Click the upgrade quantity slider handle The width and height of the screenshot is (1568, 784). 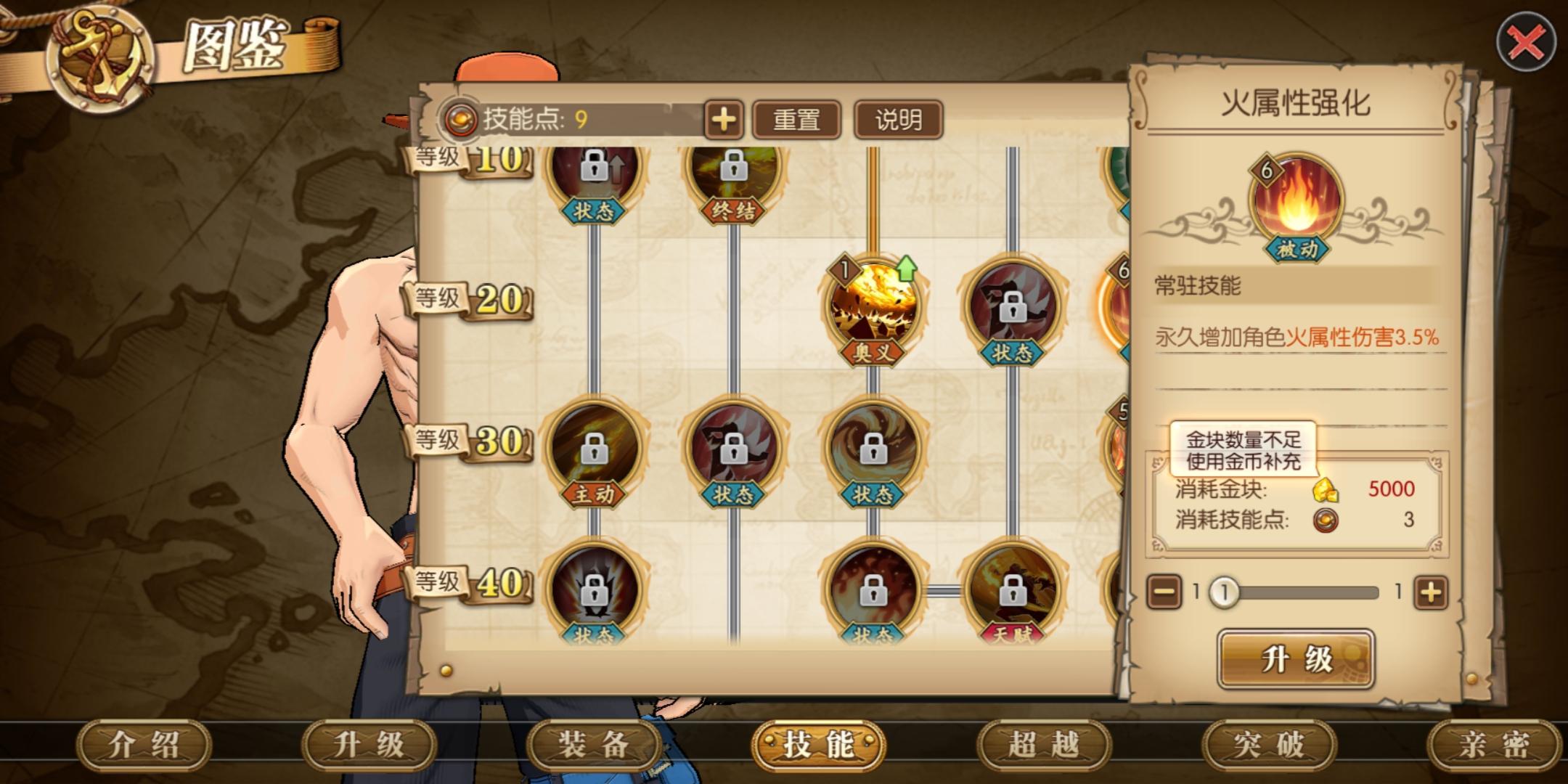1224,592
